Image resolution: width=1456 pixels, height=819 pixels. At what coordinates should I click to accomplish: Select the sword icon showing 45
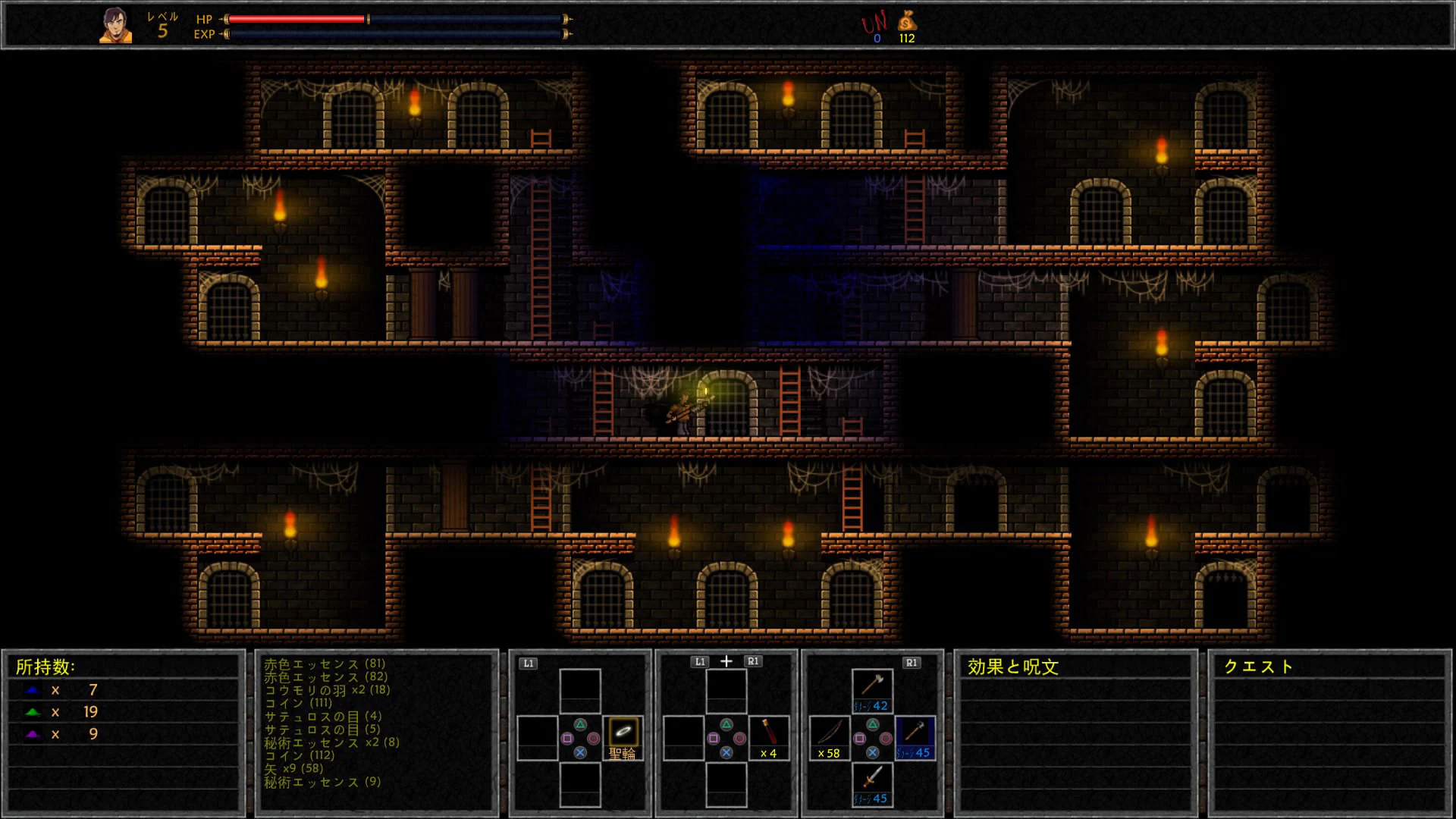(872, 781)
